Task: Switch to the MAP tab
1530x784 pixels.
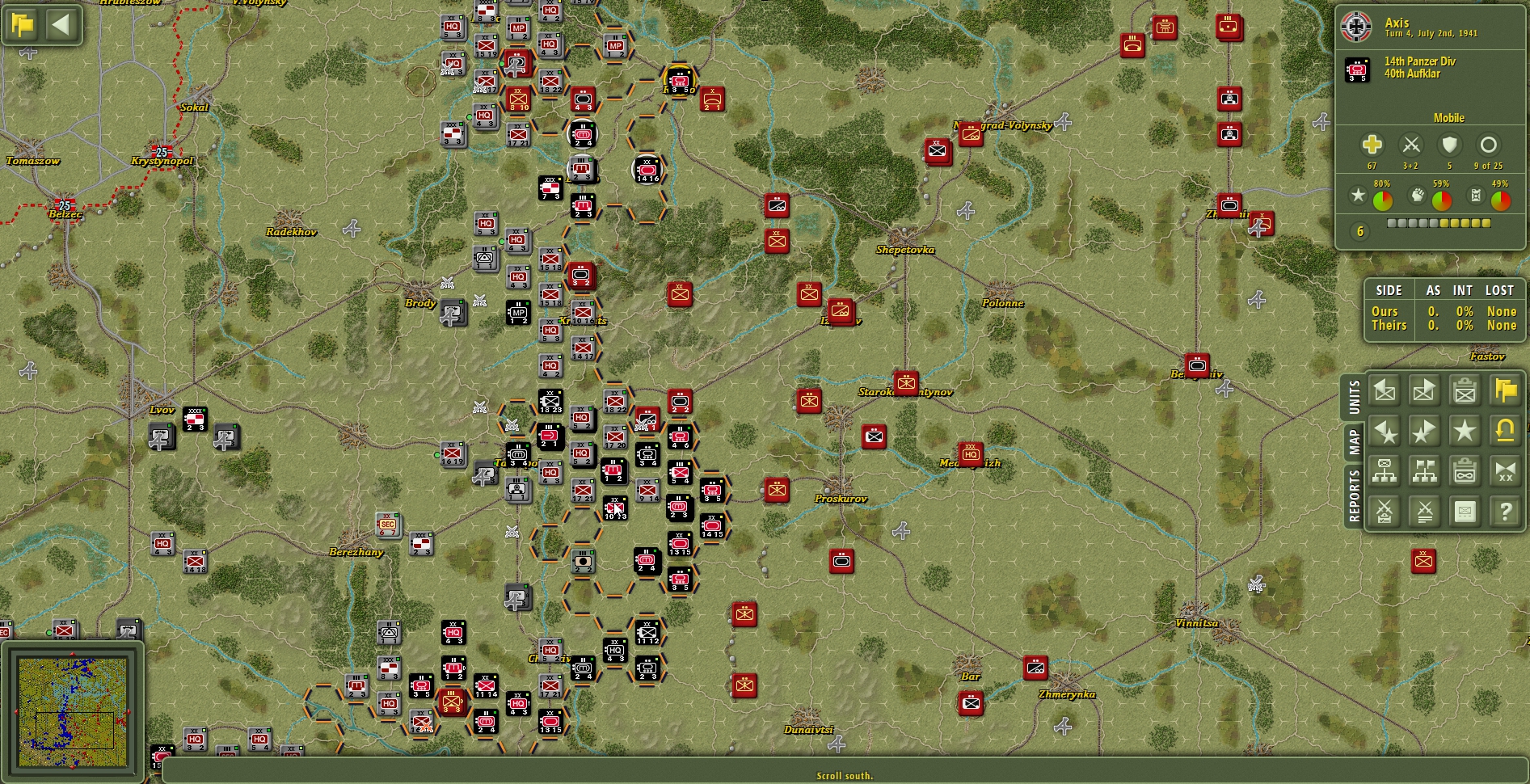Action: [1355, 438]
